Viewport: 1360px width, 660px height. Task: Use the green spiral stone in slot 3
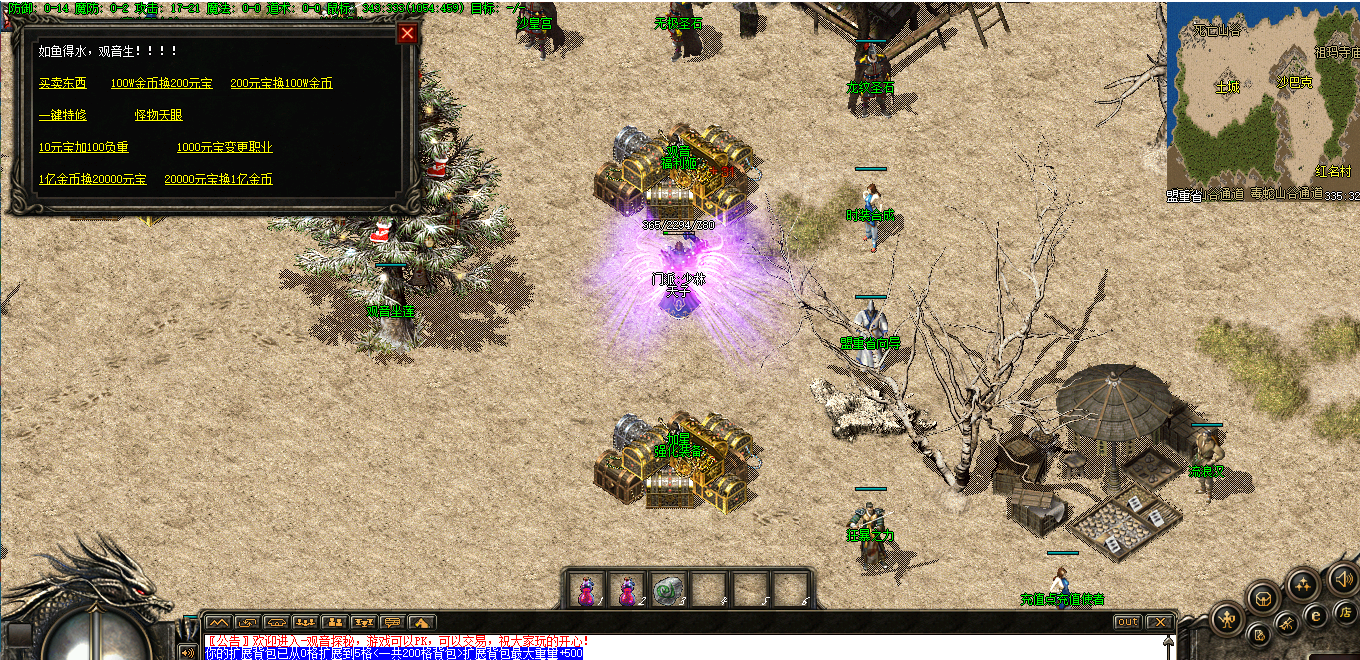pyautogui.click(x=667, y=590)
